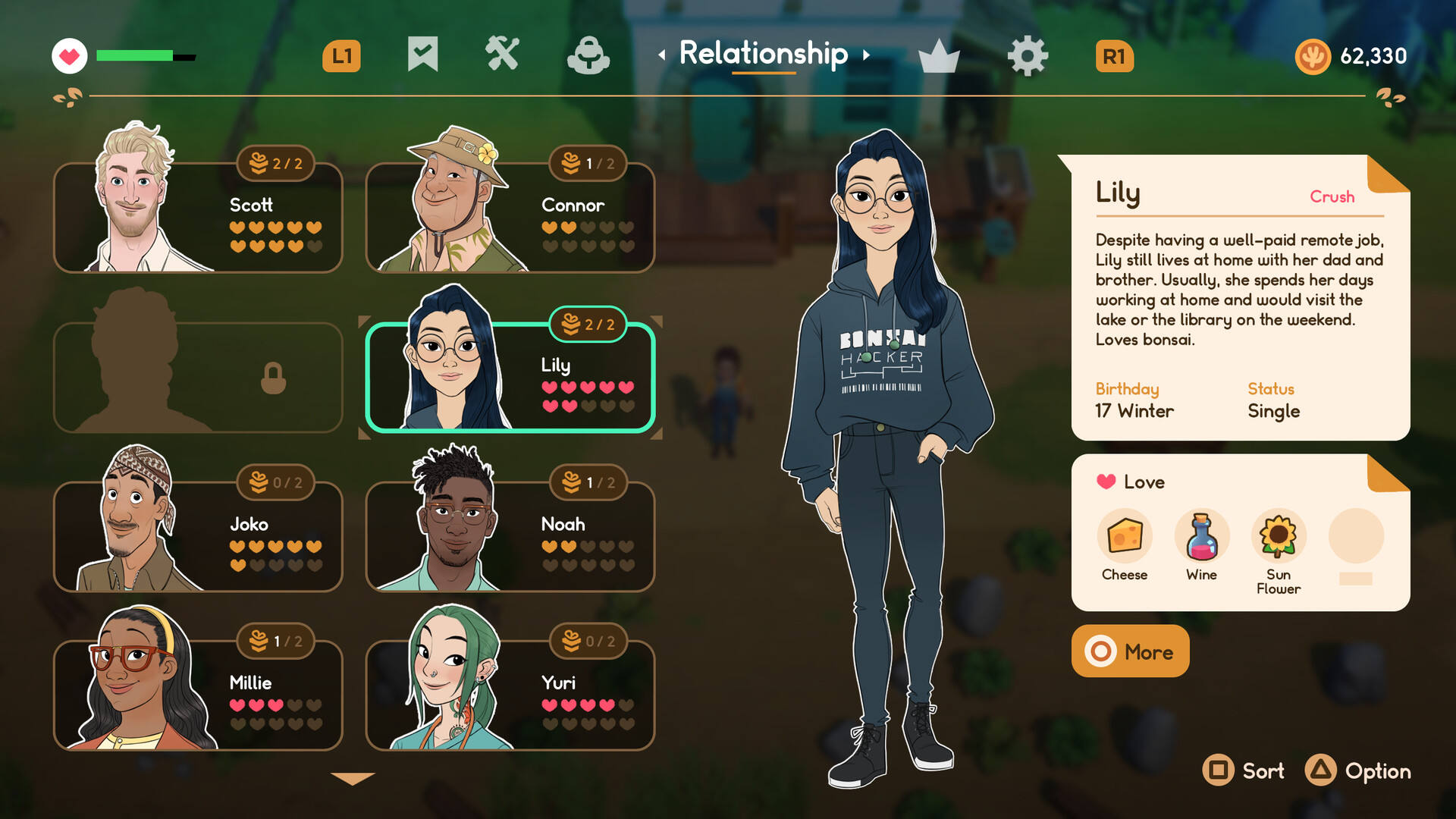
Task: Select the locked silhouette character card
Action: point(198,377)
